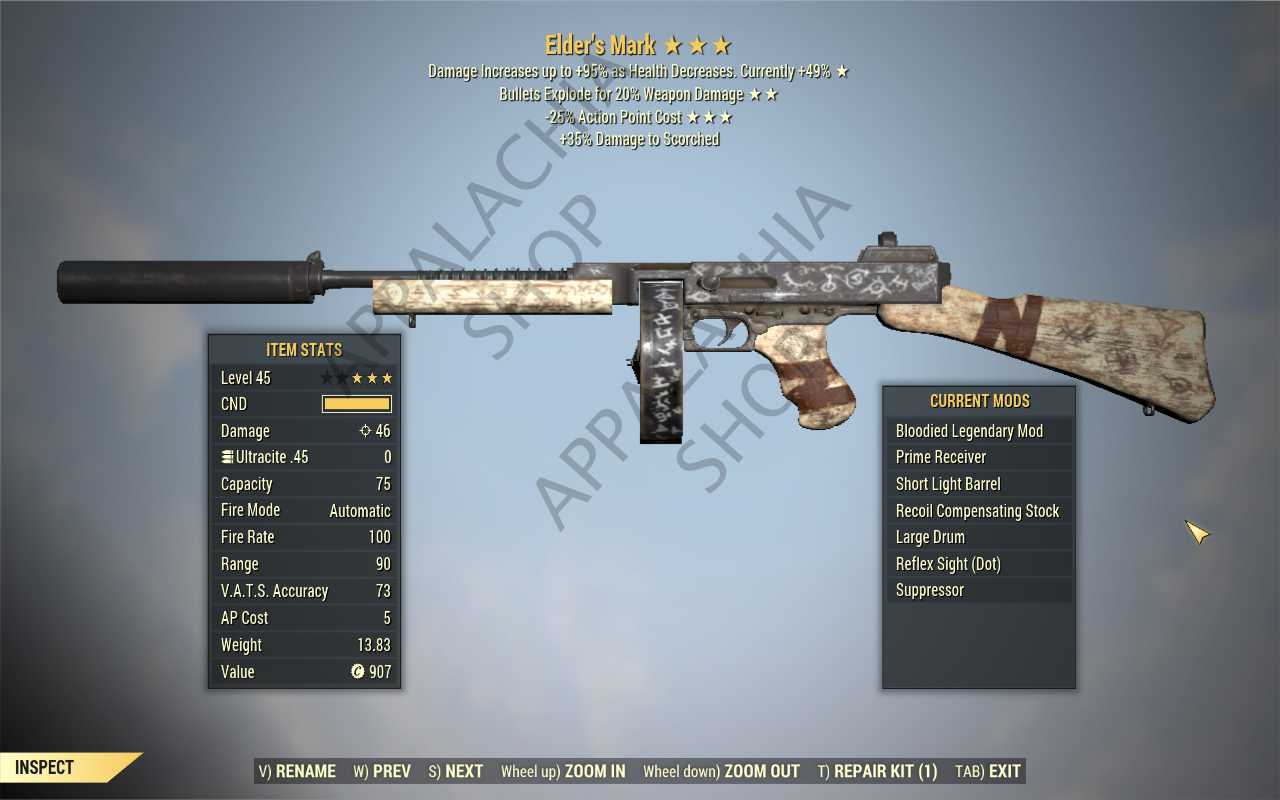1280x800 pixels.
Task: Select the CURRENT MODS panel header
Action: coord(979,401)
